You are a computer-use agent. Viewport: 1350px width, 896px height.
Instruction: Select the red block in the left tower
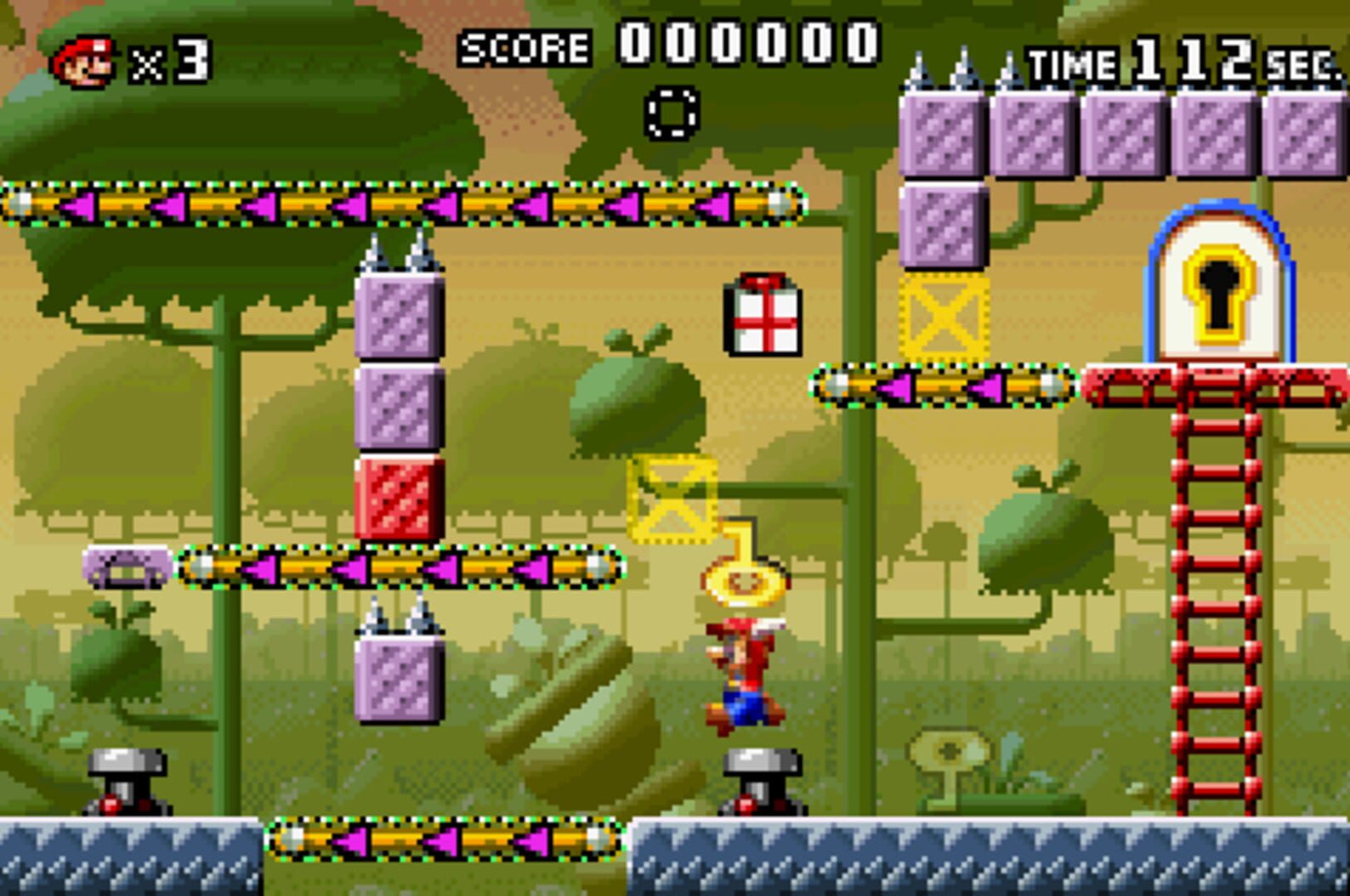pos(397,495)
